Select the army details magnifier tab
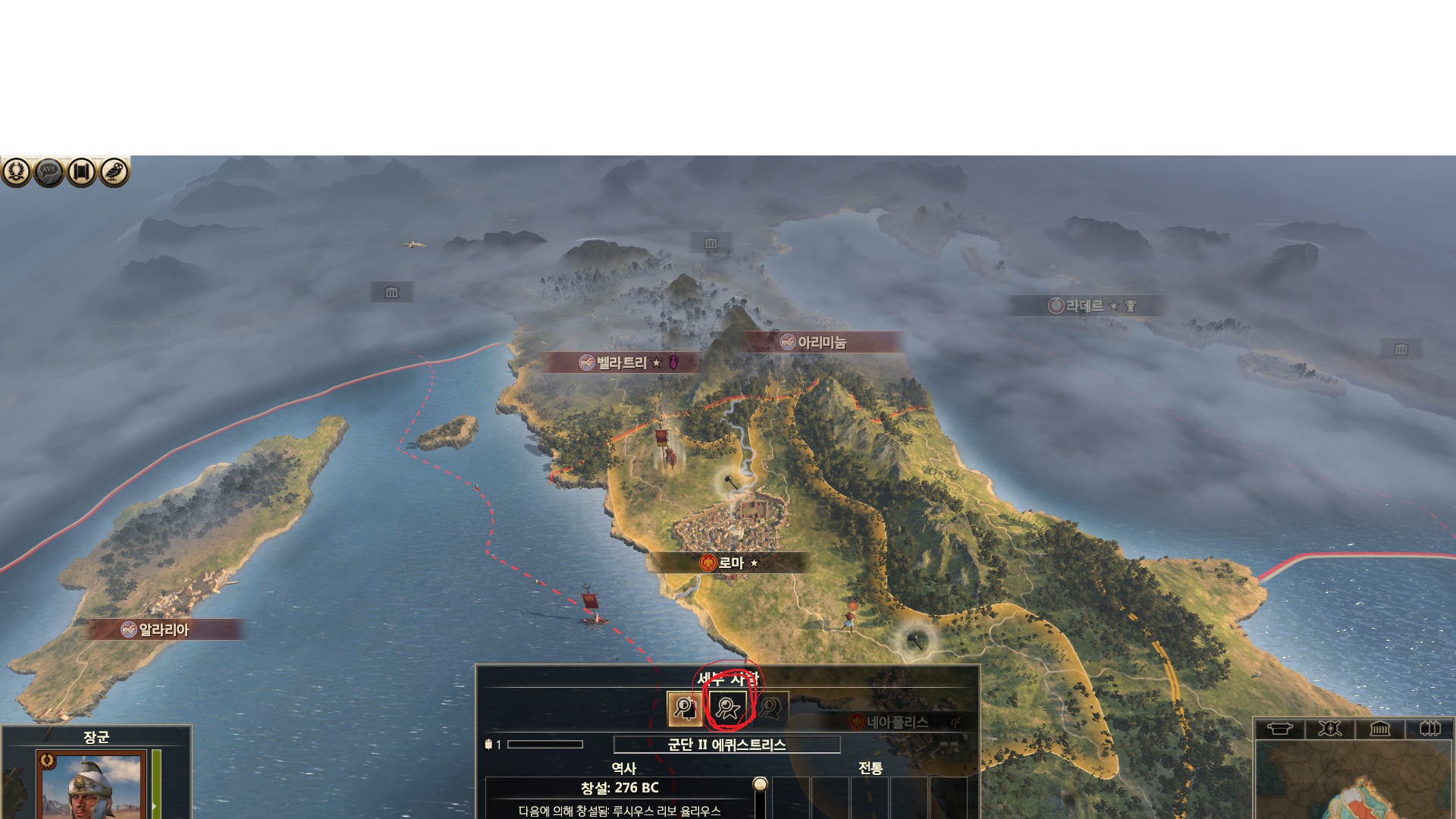Screen dimensions: 1456x819 coord(684,709)
